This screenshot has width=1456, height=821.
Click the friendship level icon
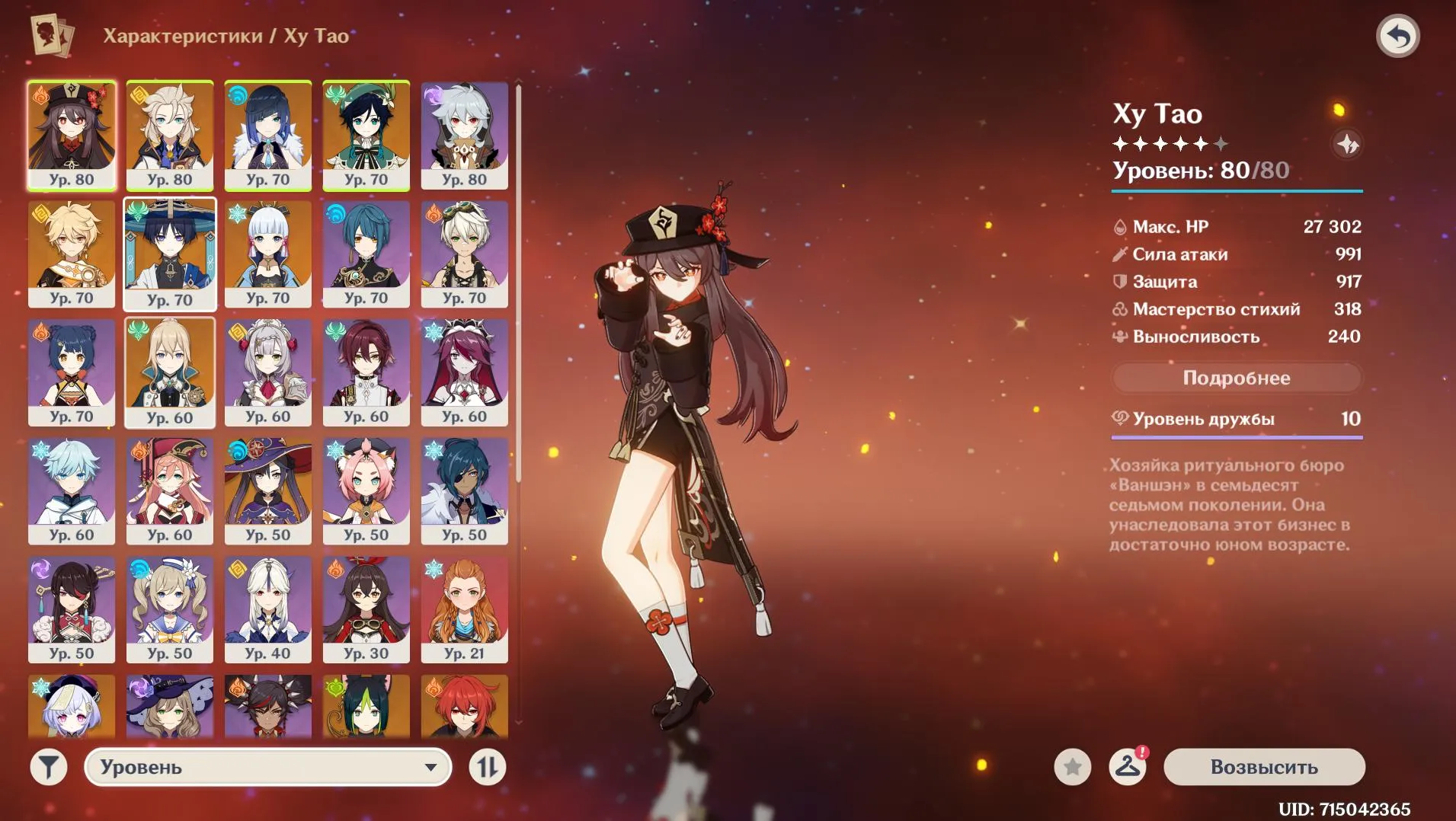click(1119, 417)
